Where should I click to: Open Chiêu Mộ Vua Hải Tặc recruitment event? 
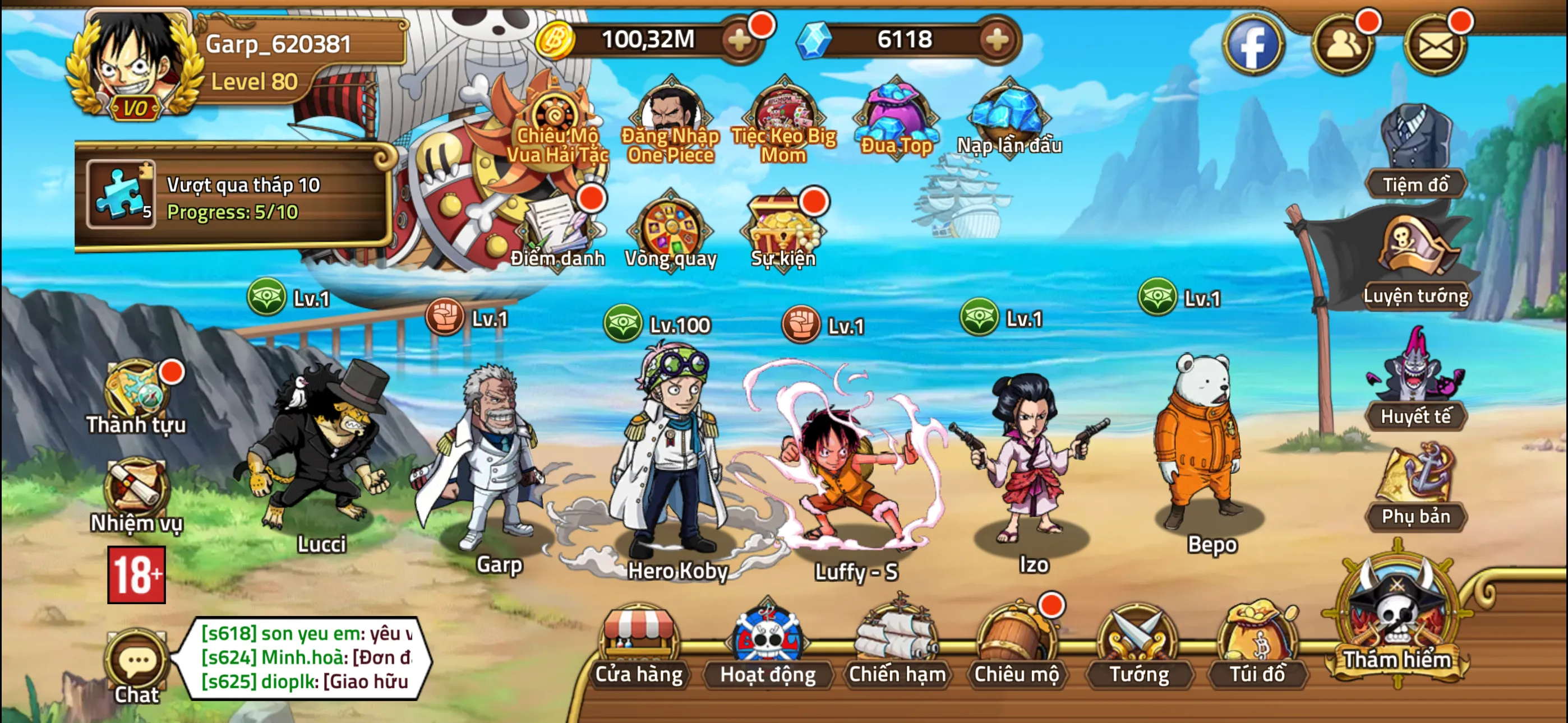coord(557,115)
